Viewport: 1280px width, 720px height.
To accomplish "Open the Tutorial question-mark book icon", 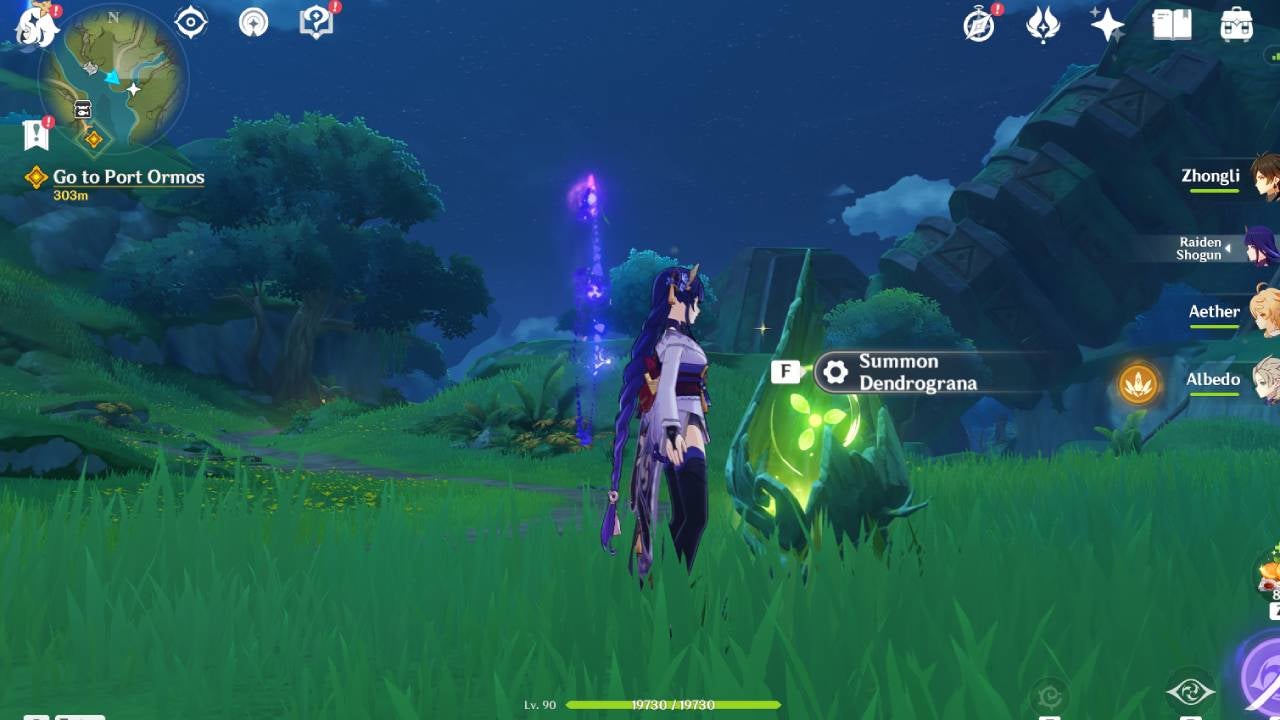I will [x=315, y=22].
